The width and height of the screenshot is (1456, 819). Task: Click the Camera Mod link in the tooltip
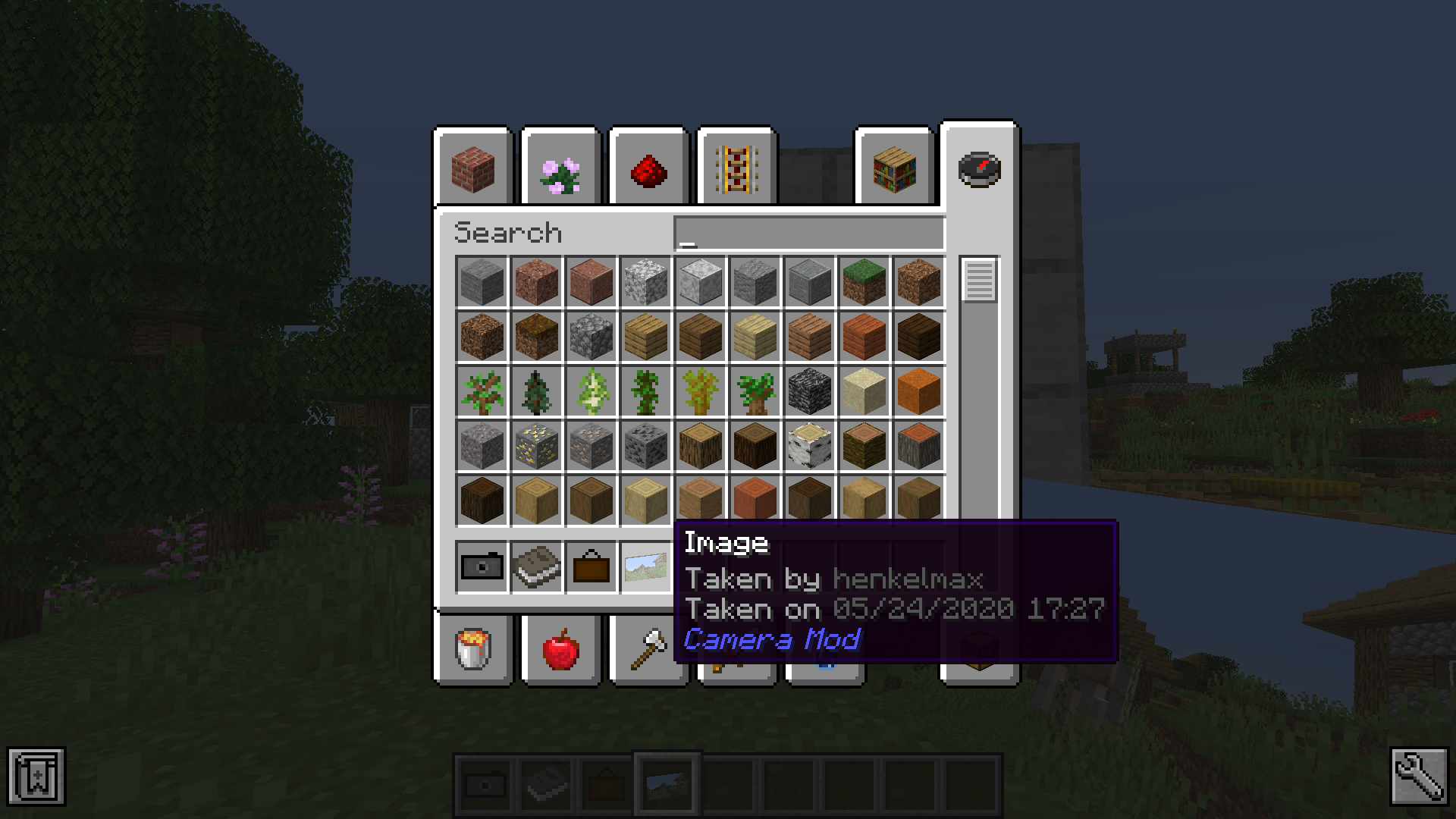tap(771, 639)
